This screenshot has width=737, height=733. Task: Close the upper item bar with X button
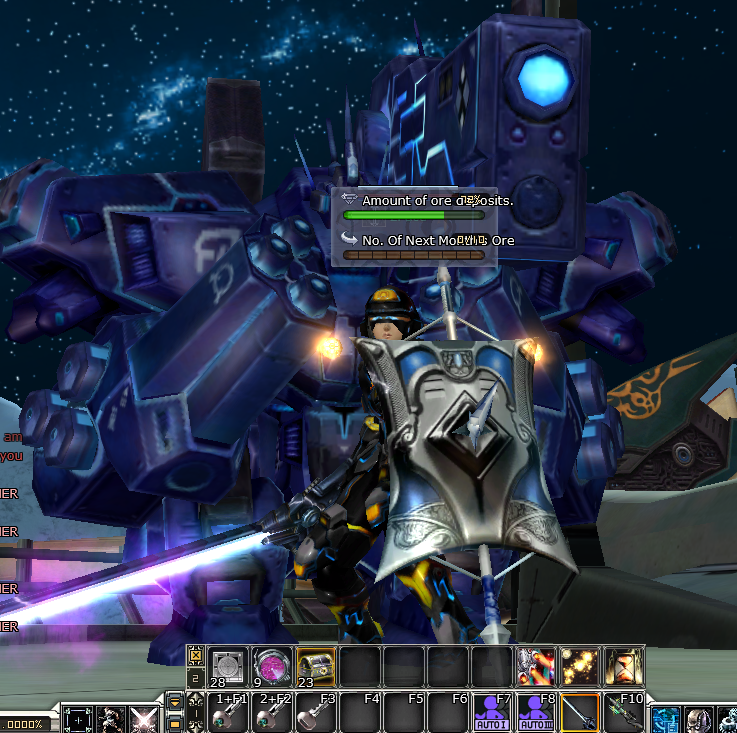pyautogui.click(x=194, y=656)
